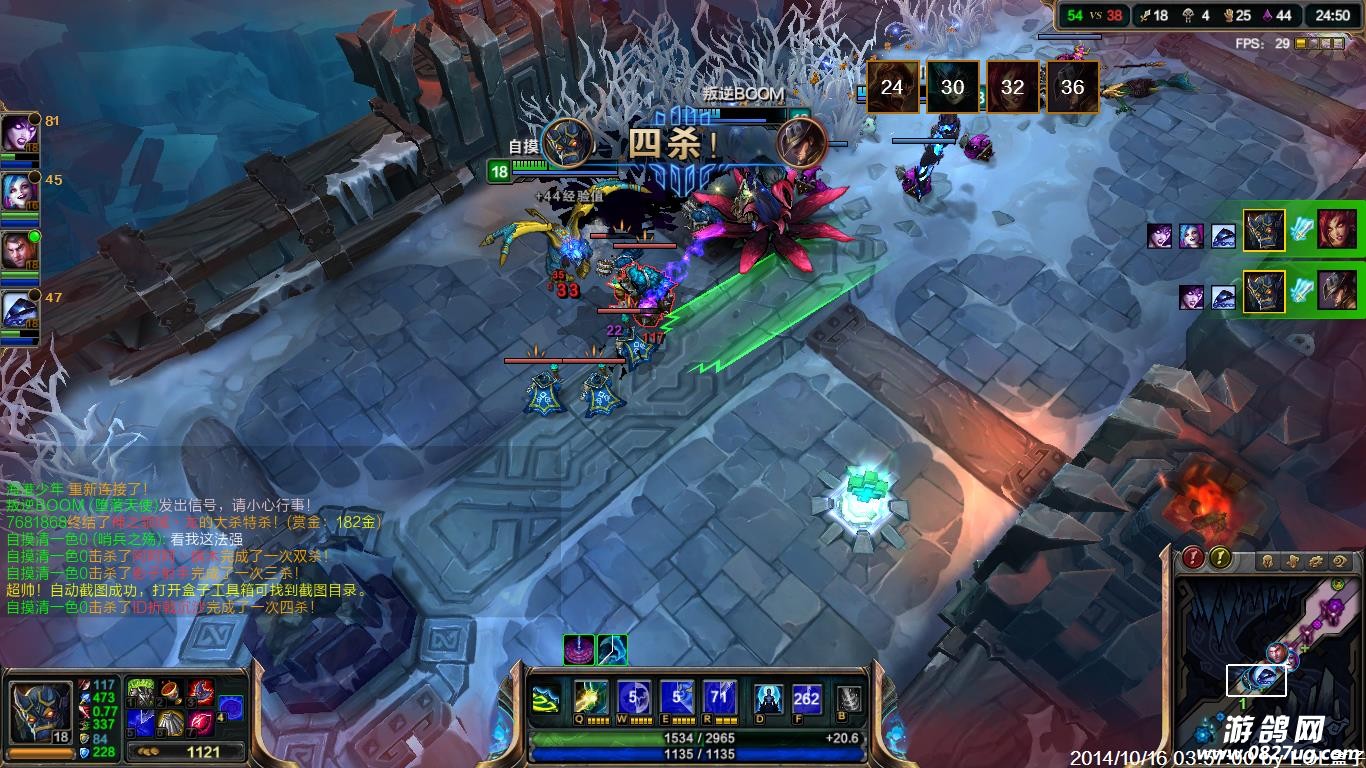This screenshot has height=768, width=1366.
Task: Open the gear settings button above minimap
Action: (x=1316, y=561)
